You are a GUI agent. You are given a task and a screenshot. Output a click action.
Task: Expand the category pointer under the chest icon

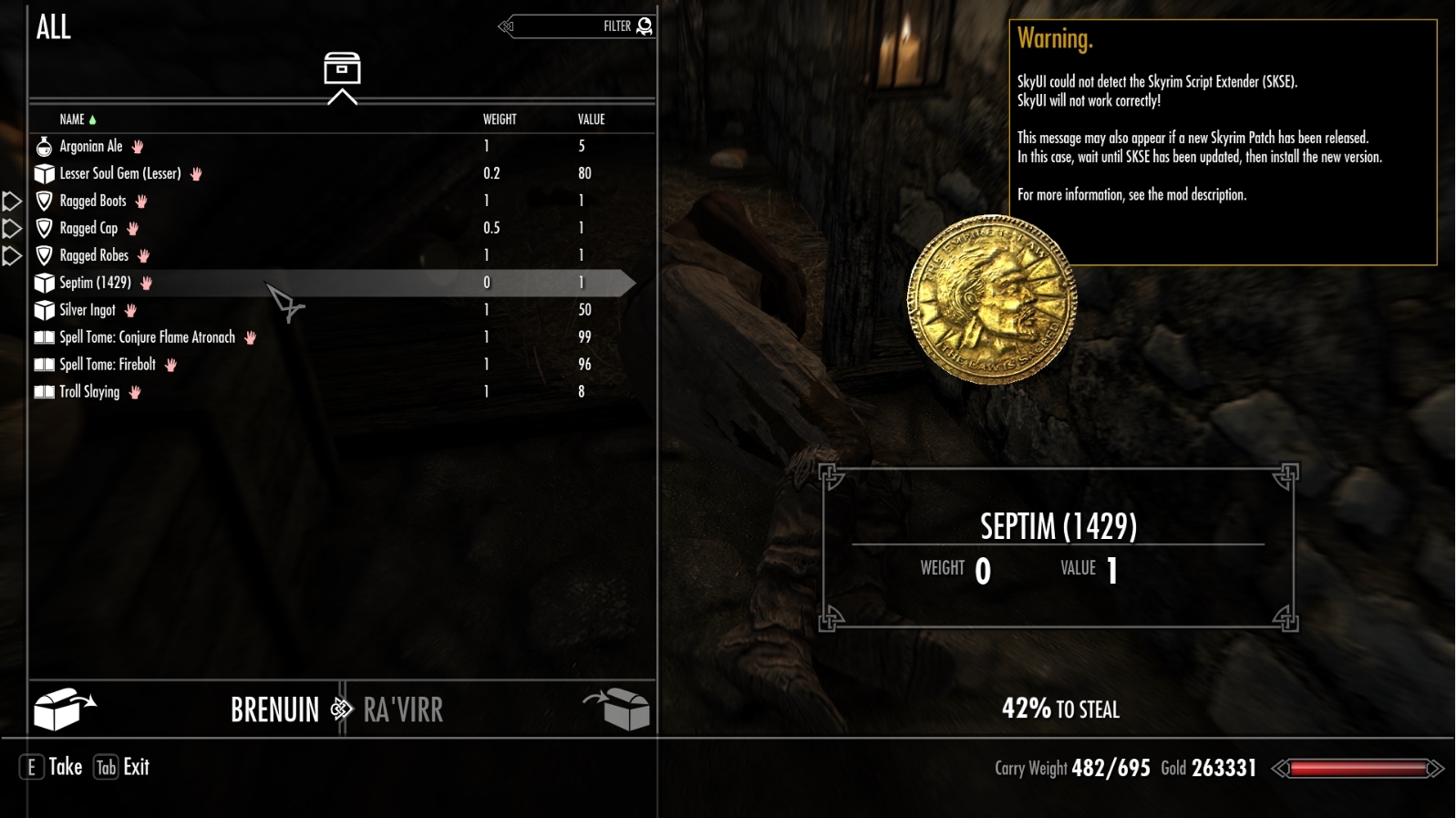point(342,95)
